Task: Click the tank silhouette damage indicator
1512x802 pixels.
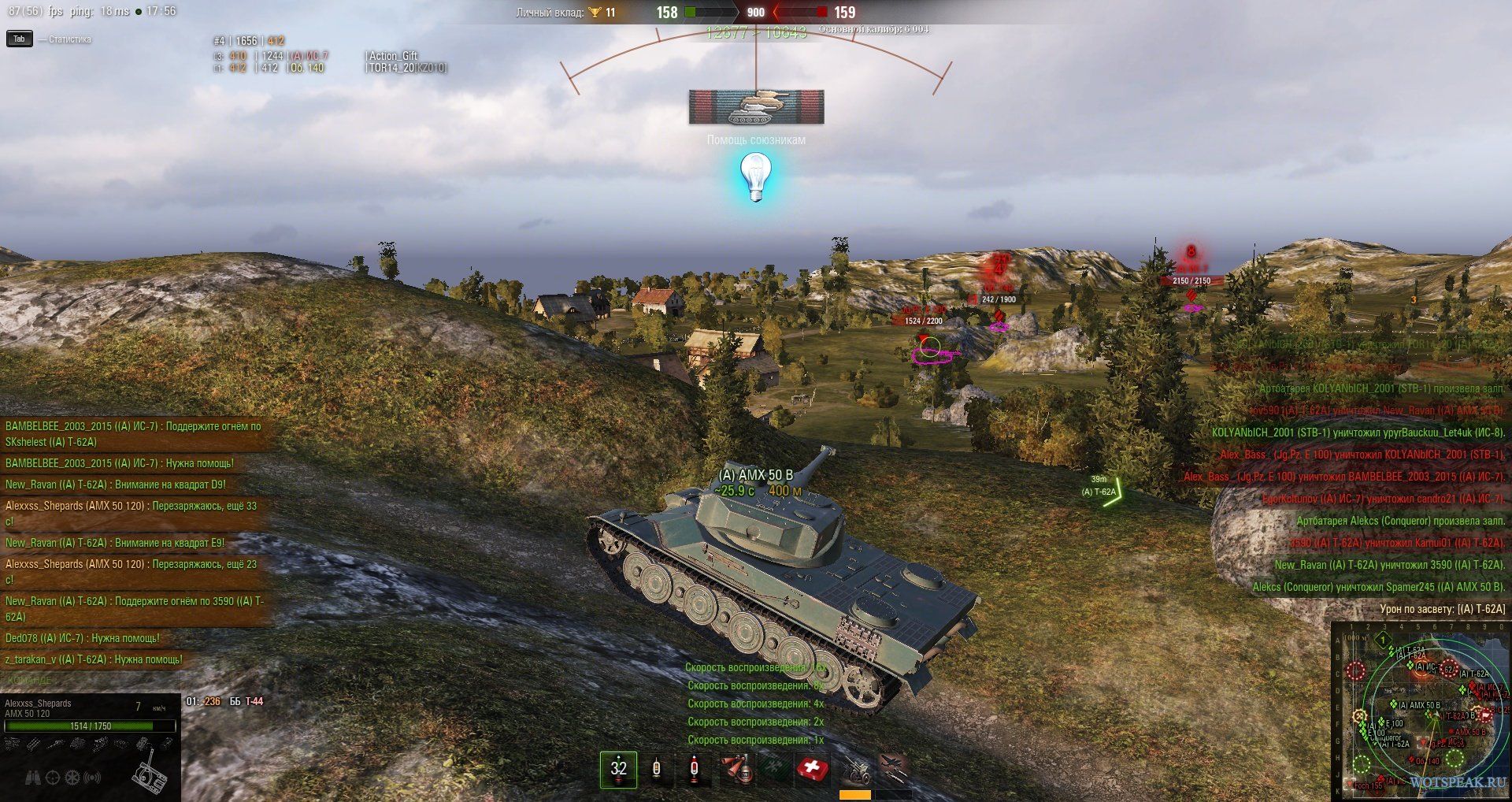Action: click(149, 770)
